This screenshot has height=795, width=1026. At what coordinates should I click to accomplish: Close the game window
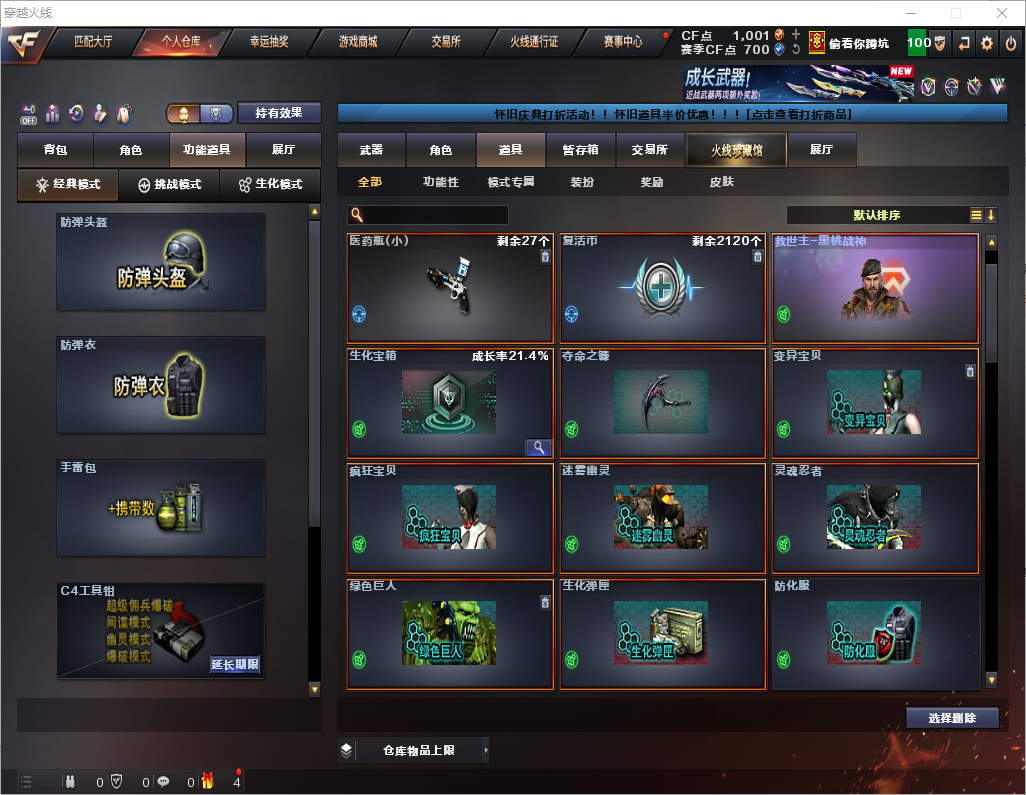[1002, 13]
